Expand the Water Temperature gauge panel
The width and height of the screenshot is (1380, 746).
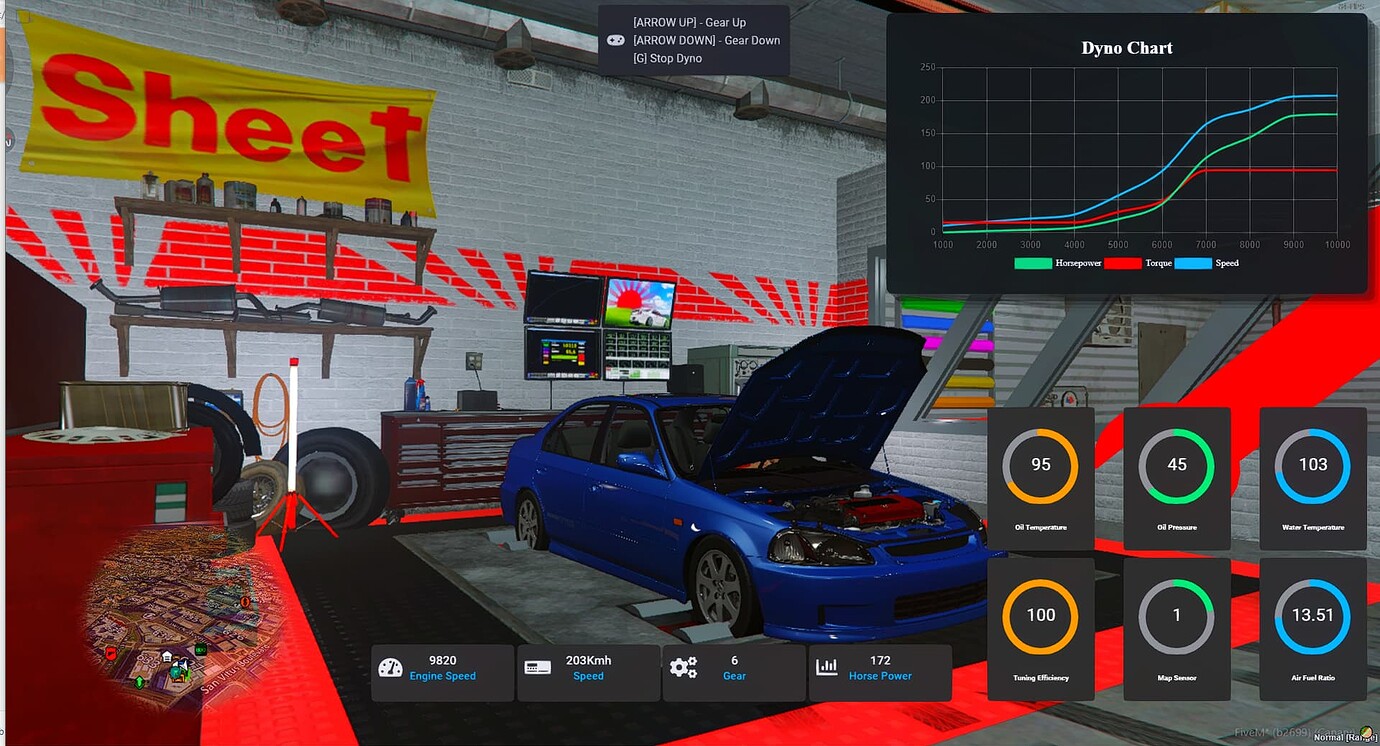[x=1313, y=478]
